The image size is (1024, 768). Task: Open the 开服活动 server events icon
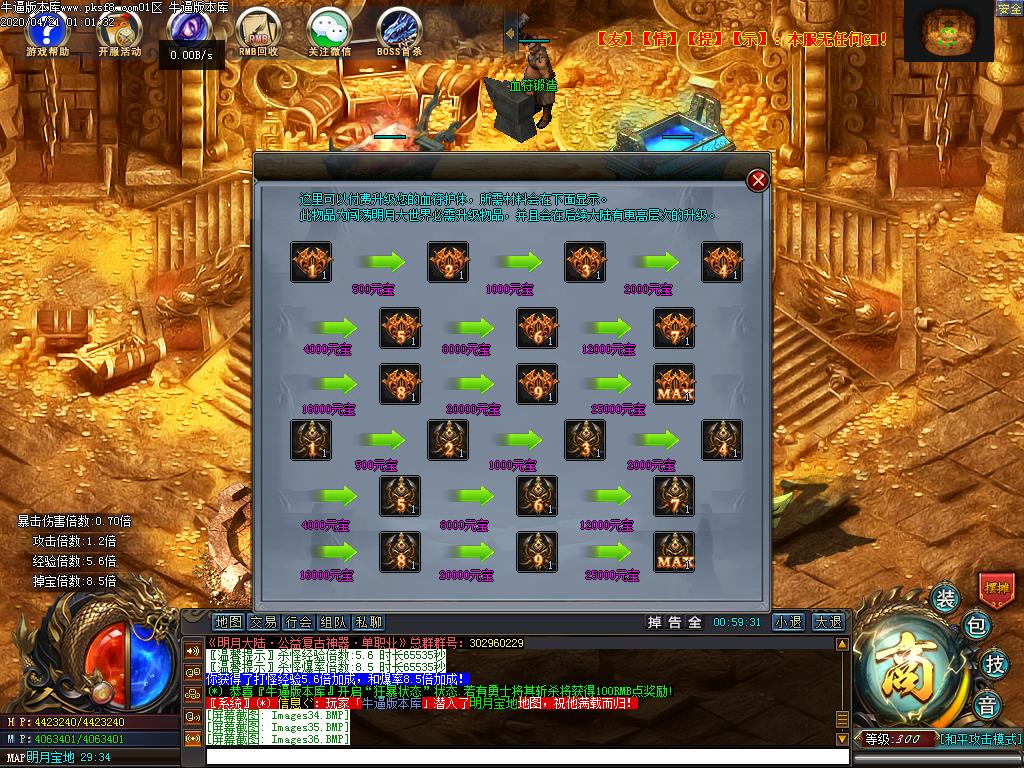click(x=119, y=31)
